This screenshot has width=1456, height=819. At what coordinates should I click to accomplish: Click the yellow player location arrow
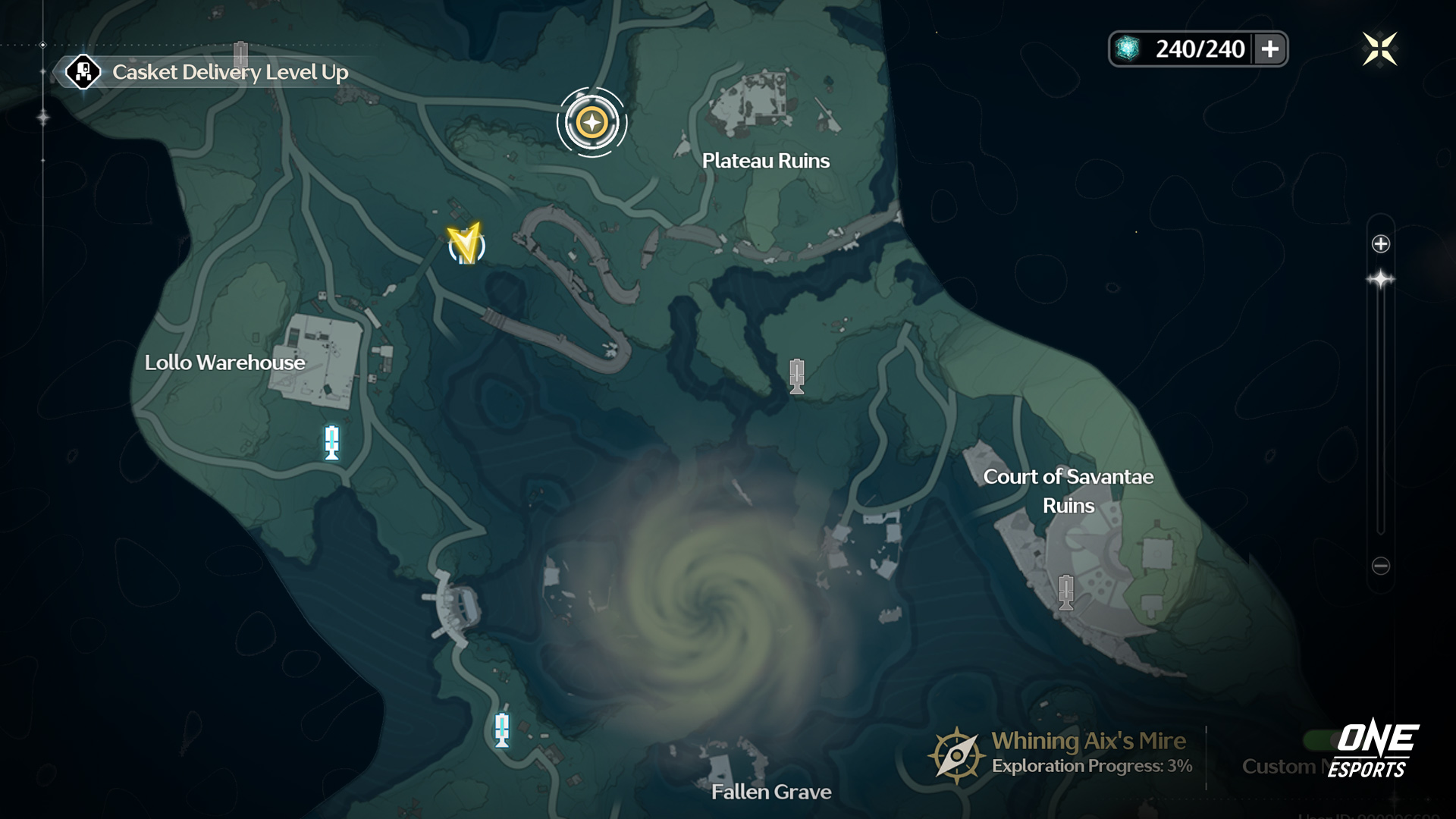tap(466, 243)
